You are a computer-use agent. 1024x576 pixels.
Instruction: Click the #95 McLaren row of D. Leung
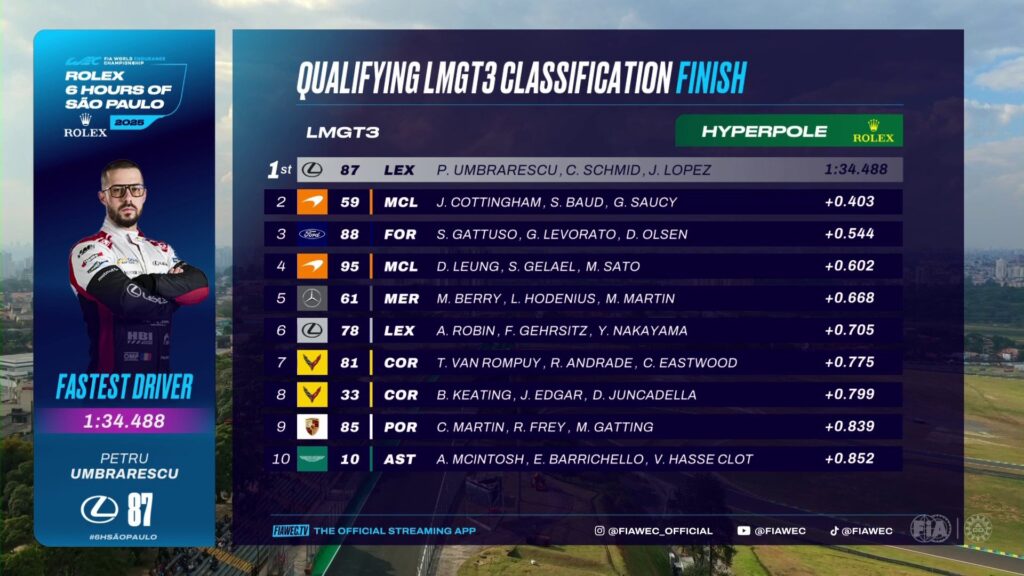coord(585,266)
